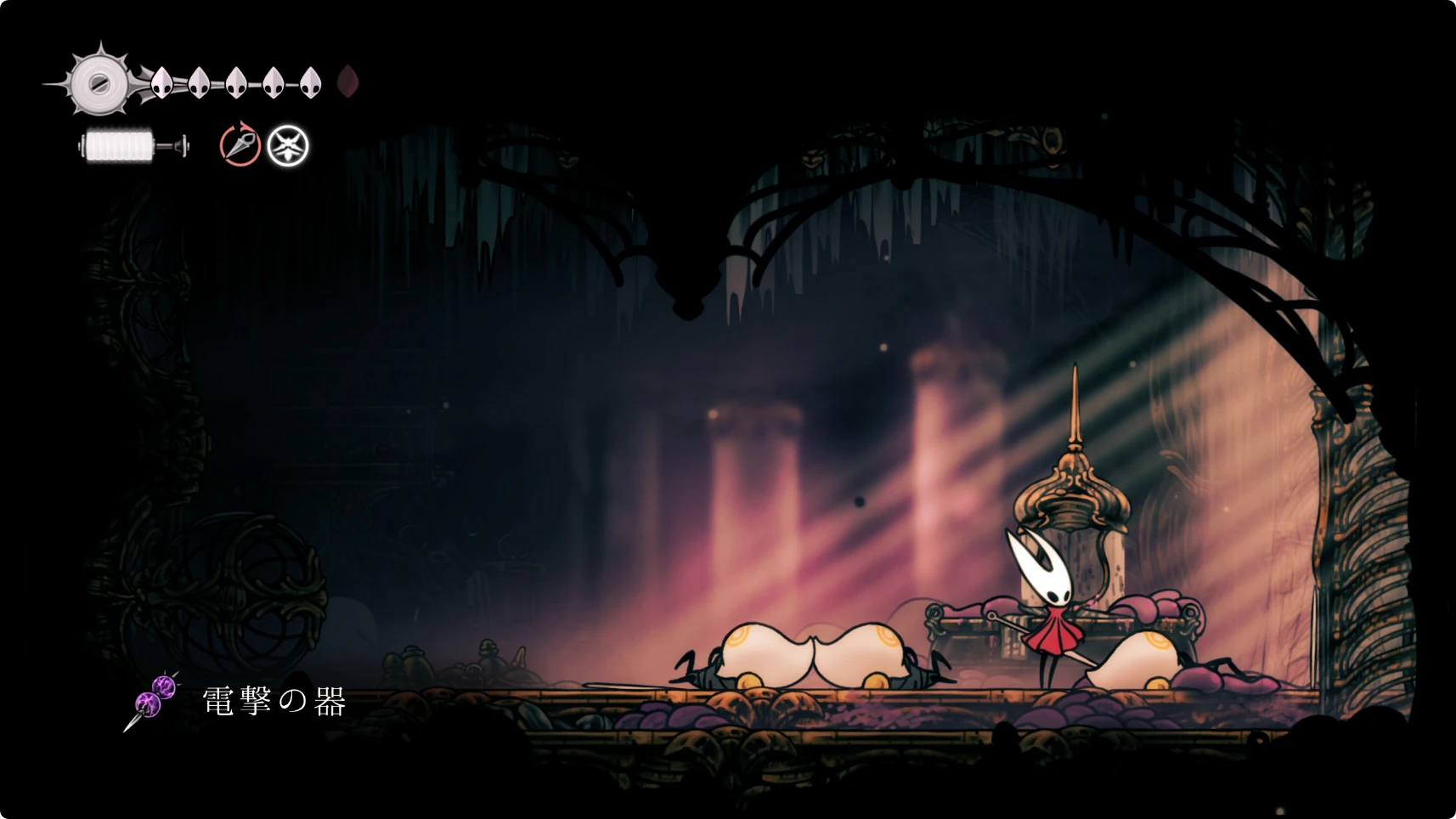The image size is (1456, 819).
Task: Click the purple orb item pickup icon
Action: [x=155, y=700]
